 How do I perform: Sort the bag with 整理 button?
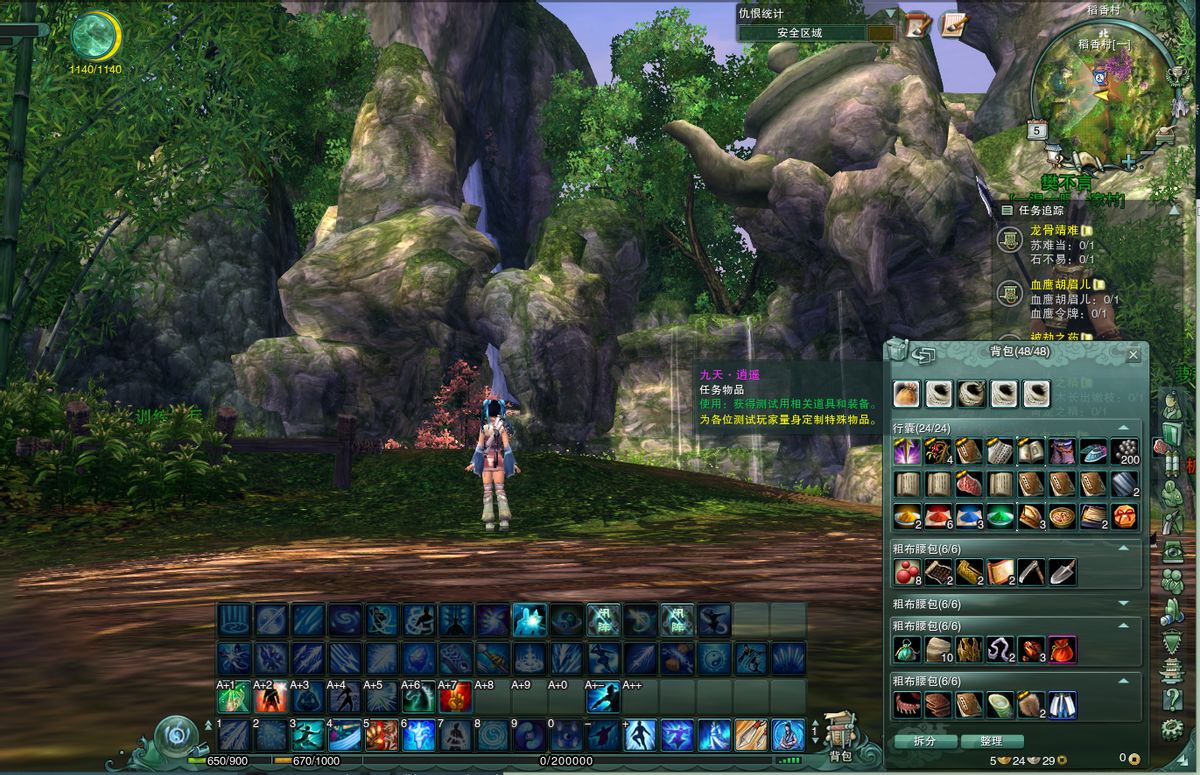(x=990, y=741)
